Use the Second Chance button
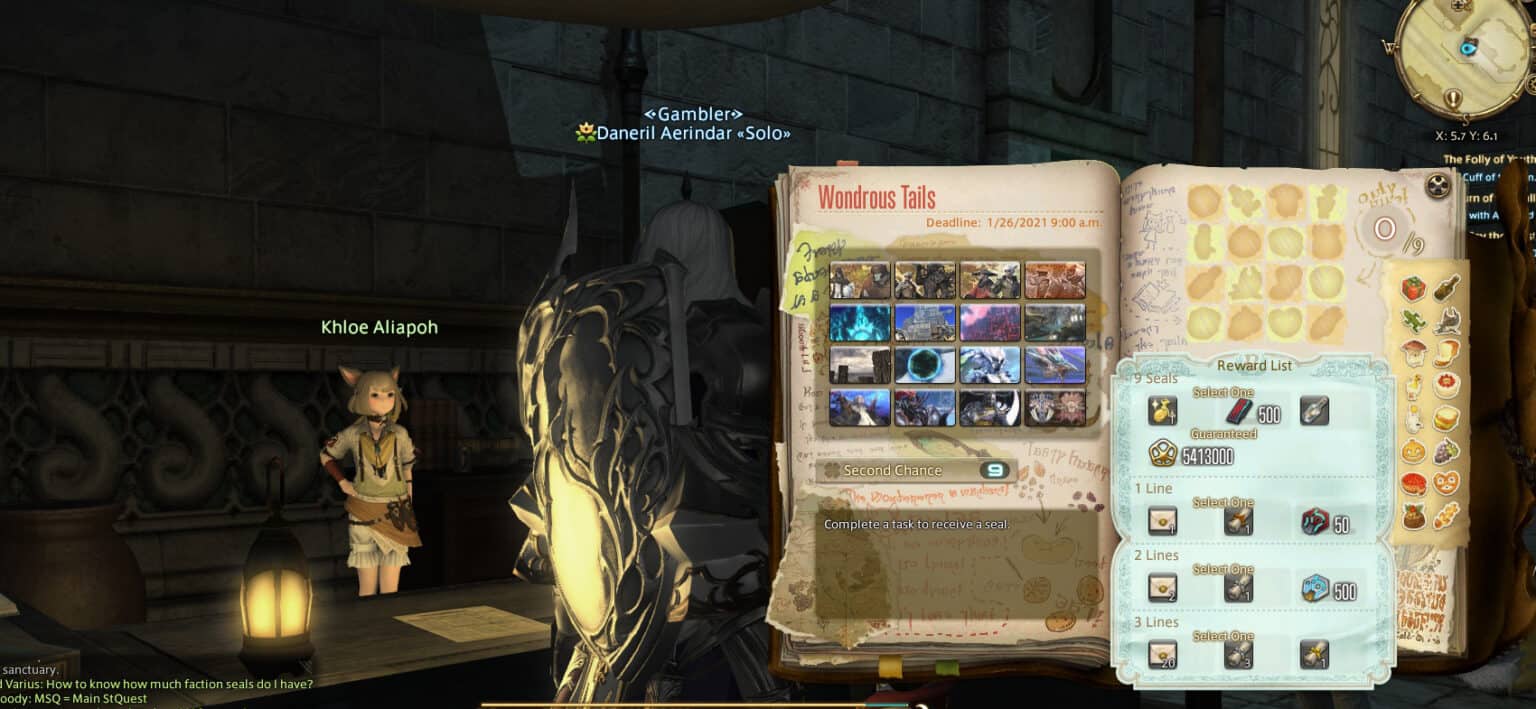 click(x=915, y=470)
